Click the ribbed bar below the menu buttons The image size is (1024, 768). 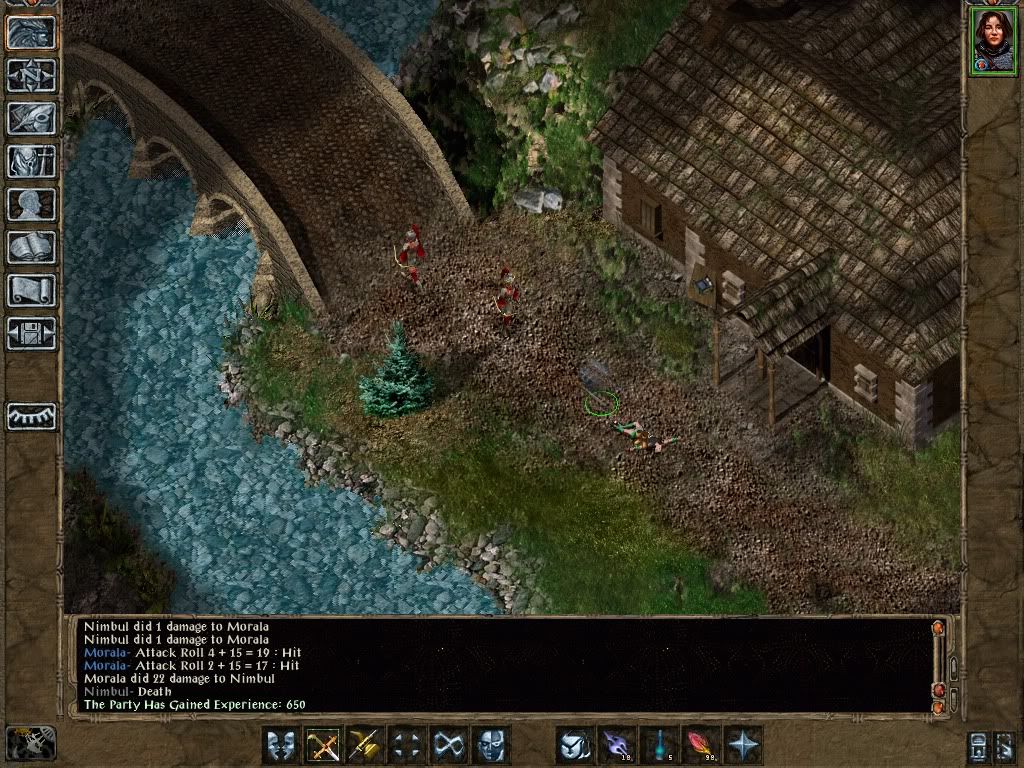pyautogui.click(x=31, y=416)
